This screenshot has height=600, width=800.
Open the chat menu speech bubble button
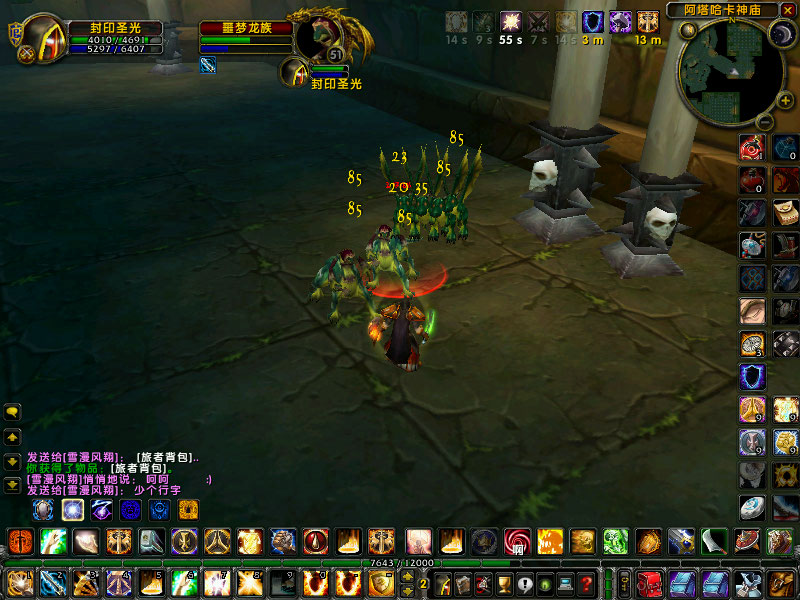(13, 411)
